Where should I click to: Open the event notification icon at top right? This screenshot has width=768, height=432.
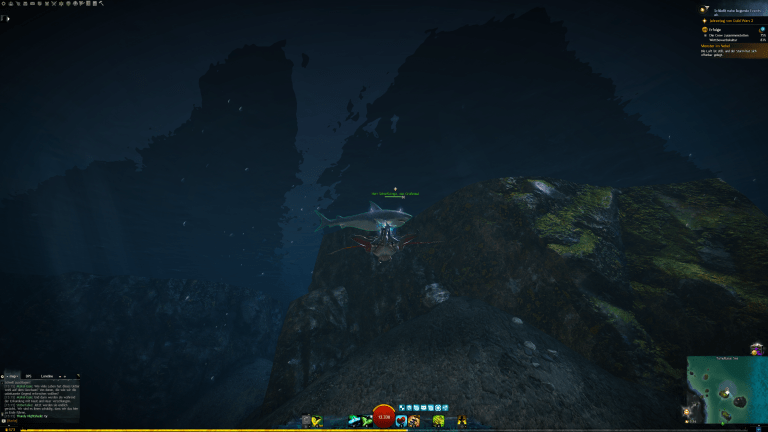click(704, 10)
